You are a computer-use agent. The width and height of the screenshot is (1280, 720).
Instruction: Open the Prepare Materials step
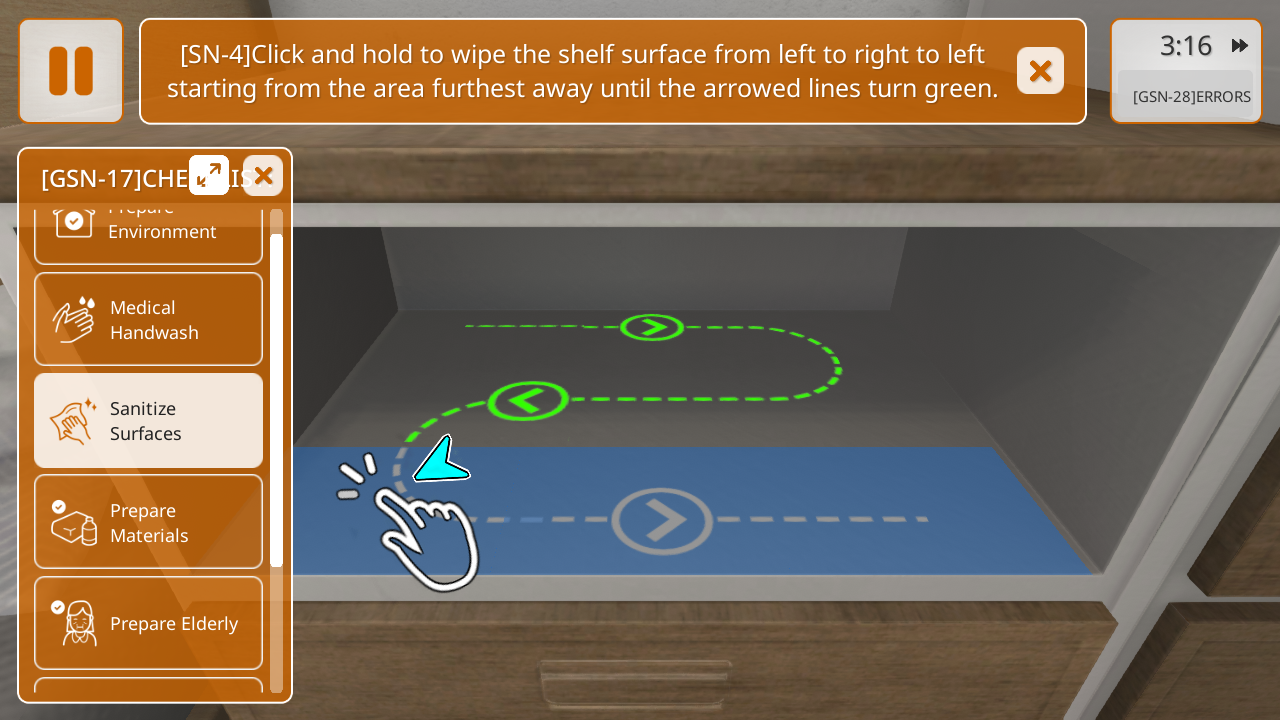click(148, 522)
